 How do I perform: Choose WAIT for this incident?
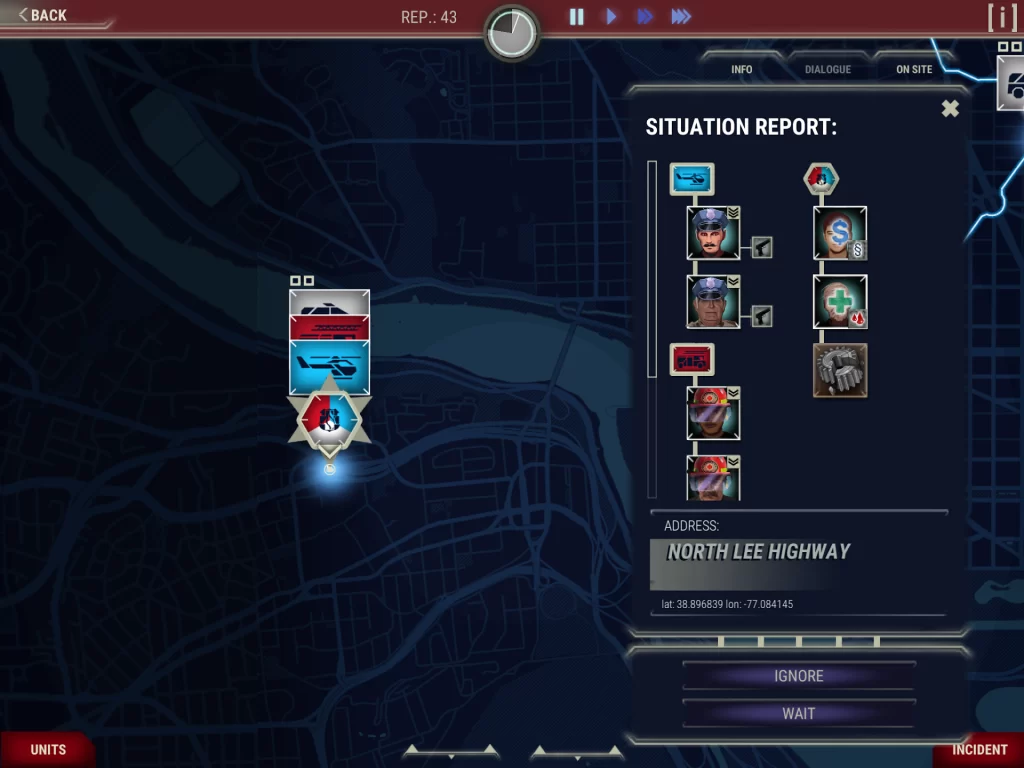(798, 714)
